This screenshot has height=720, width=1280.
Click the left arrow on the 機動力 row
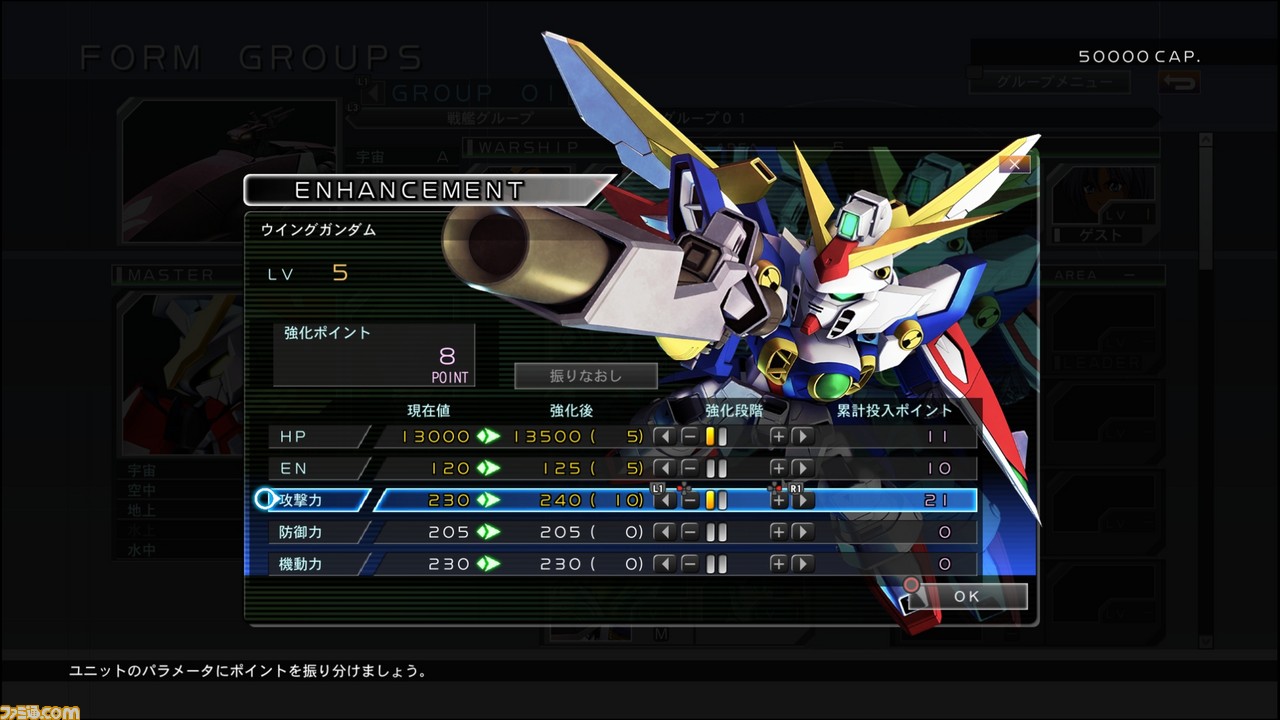click(x=664, y=564)
